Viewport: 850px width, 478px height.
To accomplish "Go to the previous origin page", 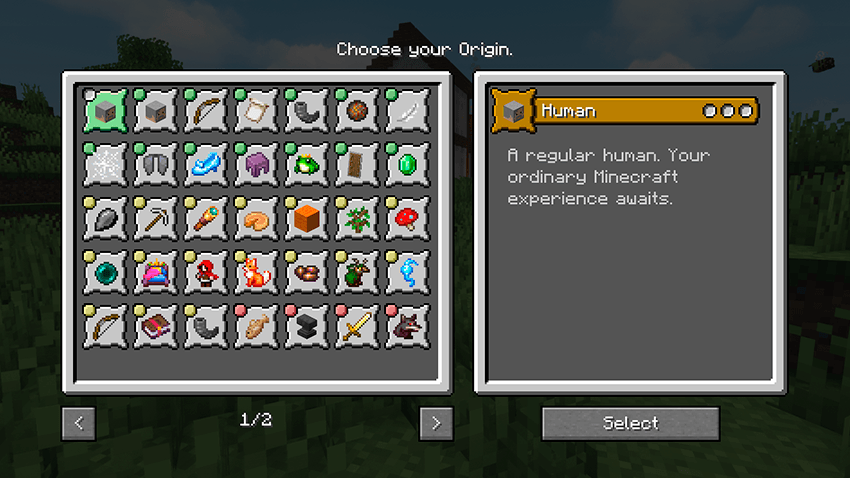I will 79,423.
